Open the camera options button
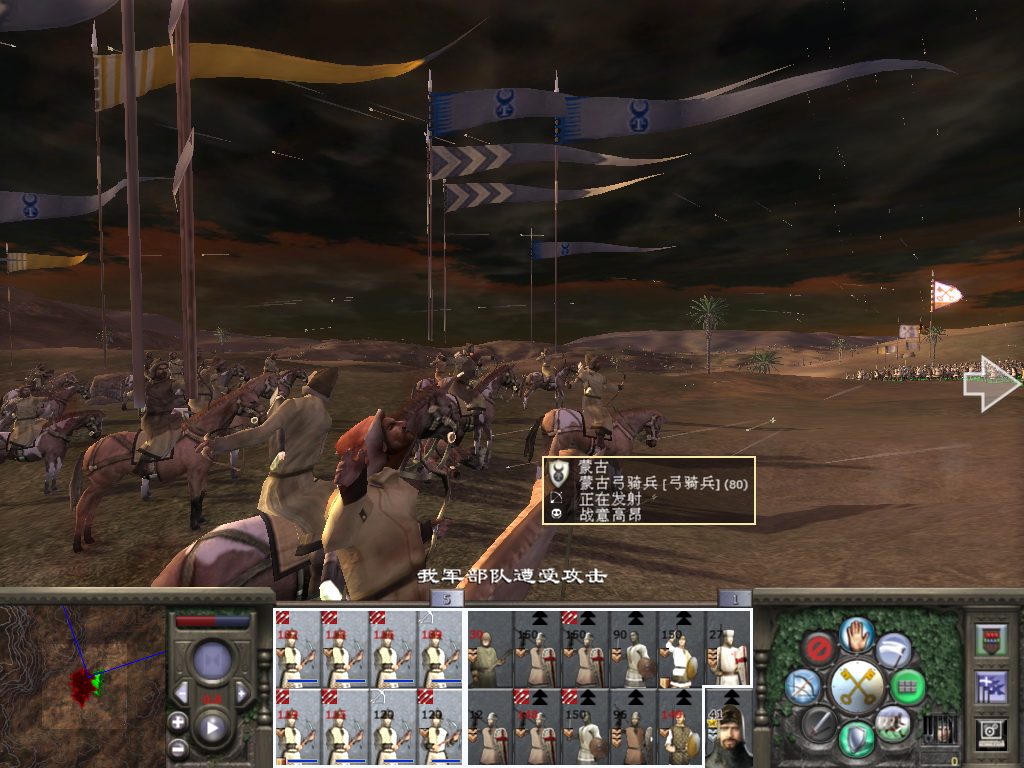The height and width of the screenshot is (768, 1024). coord(992,731)
